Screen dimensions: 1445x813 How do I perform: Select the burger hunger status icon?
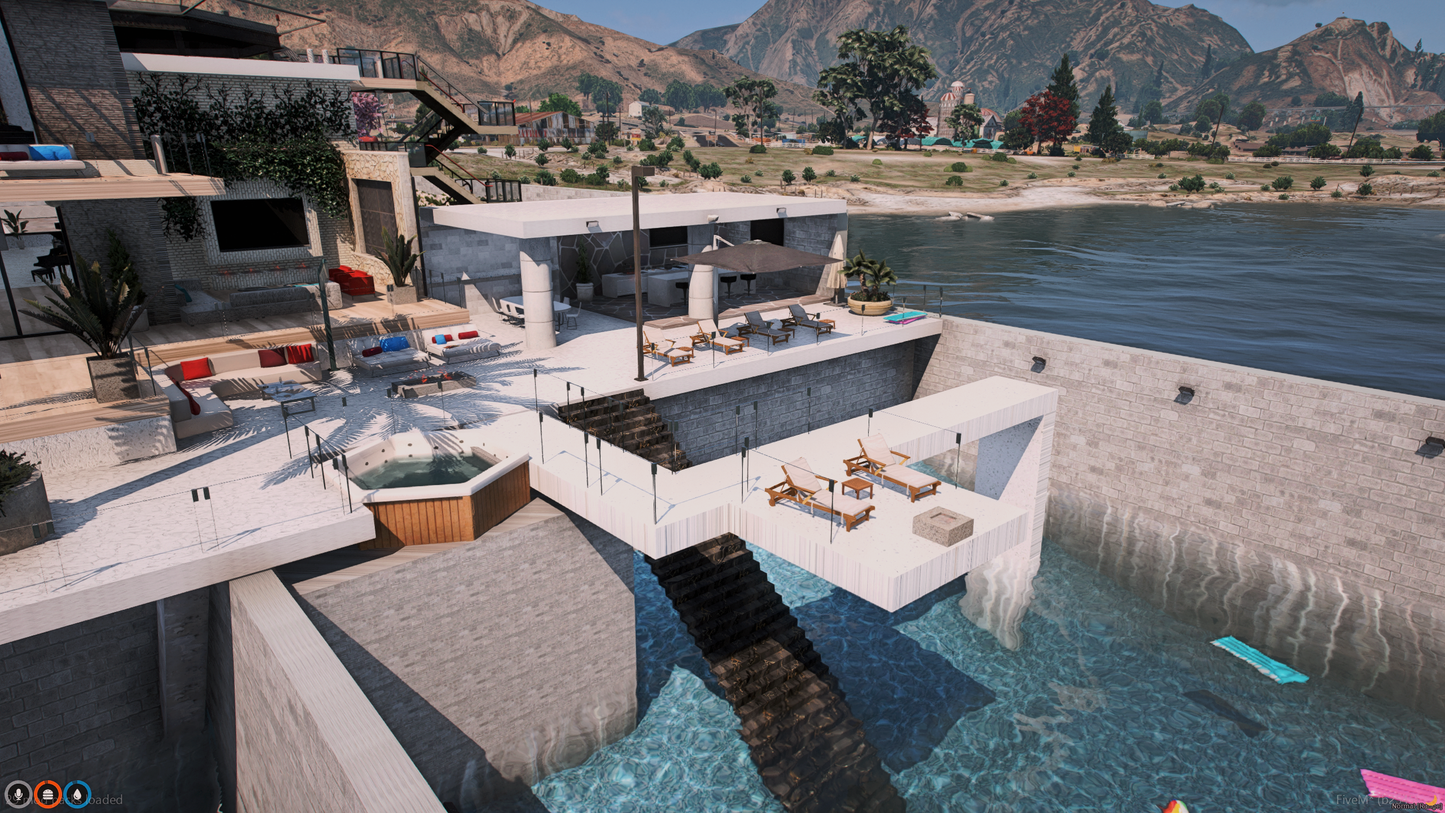pos(47,795)
